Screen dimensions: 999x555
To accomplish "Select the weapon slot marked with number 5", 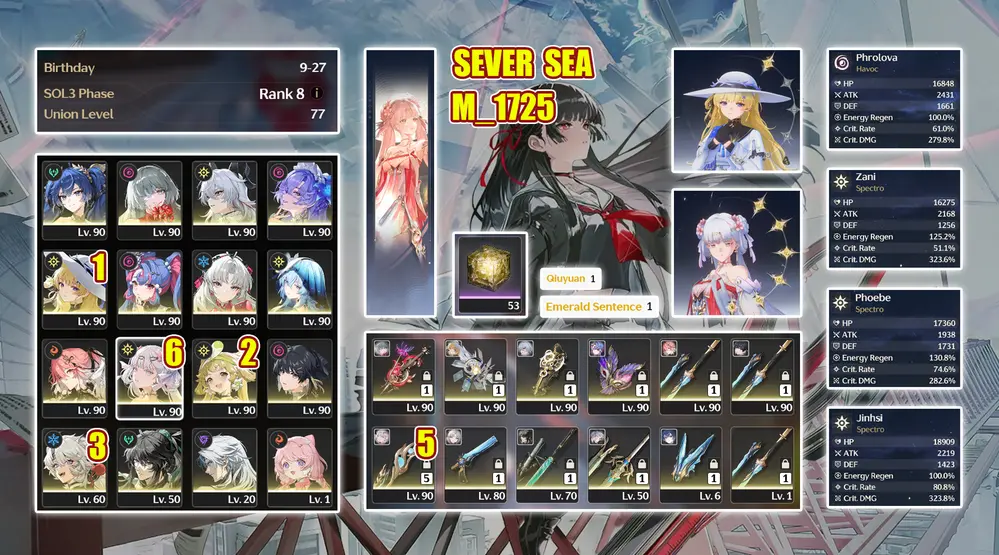I will 403,464.
